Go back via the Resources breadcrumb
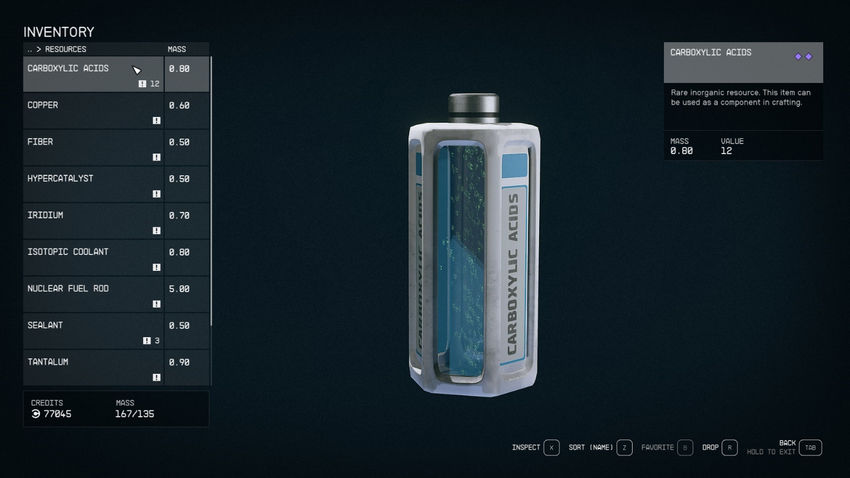This screenshot has width=850, height=478. pyautogui.click(x=58, y=49)
